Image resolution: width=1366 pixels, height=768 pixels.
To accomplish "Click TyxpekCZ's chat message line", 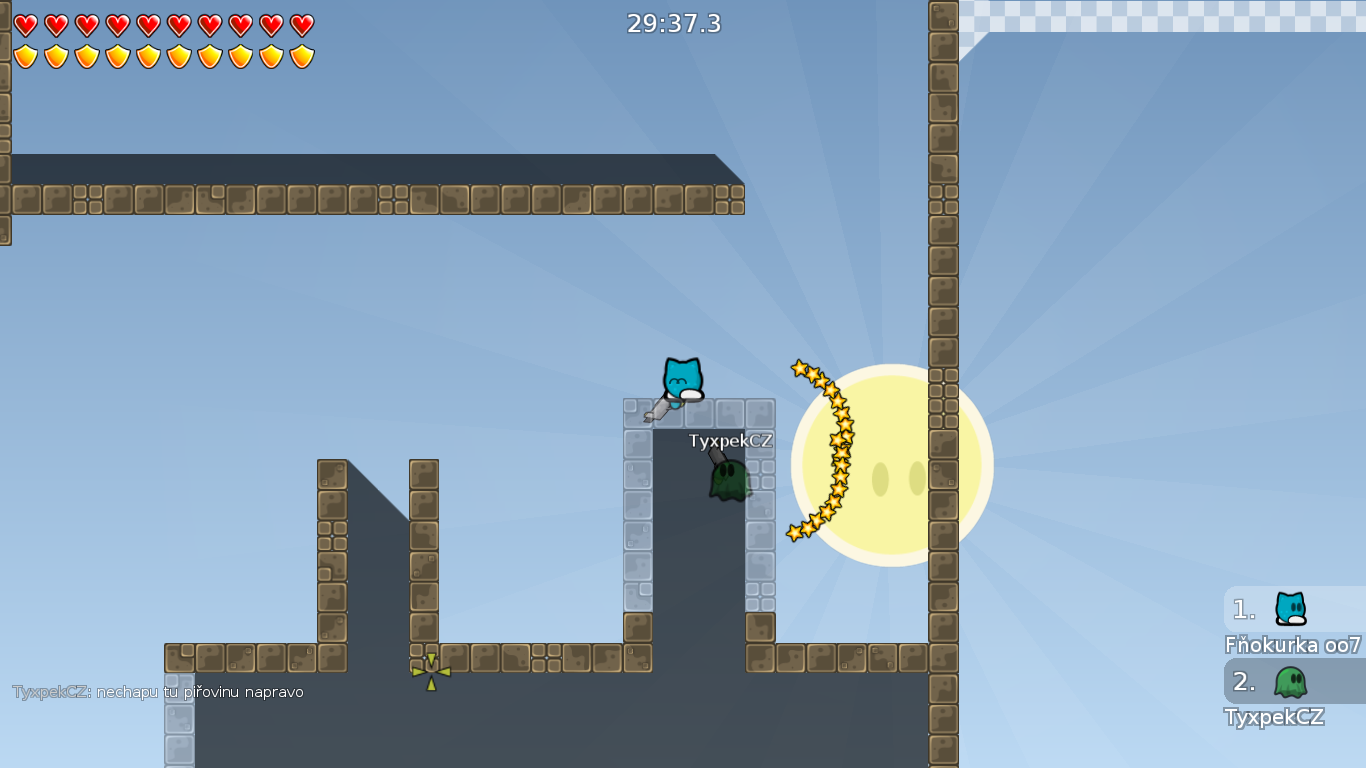I will click(x=158, y=692).
